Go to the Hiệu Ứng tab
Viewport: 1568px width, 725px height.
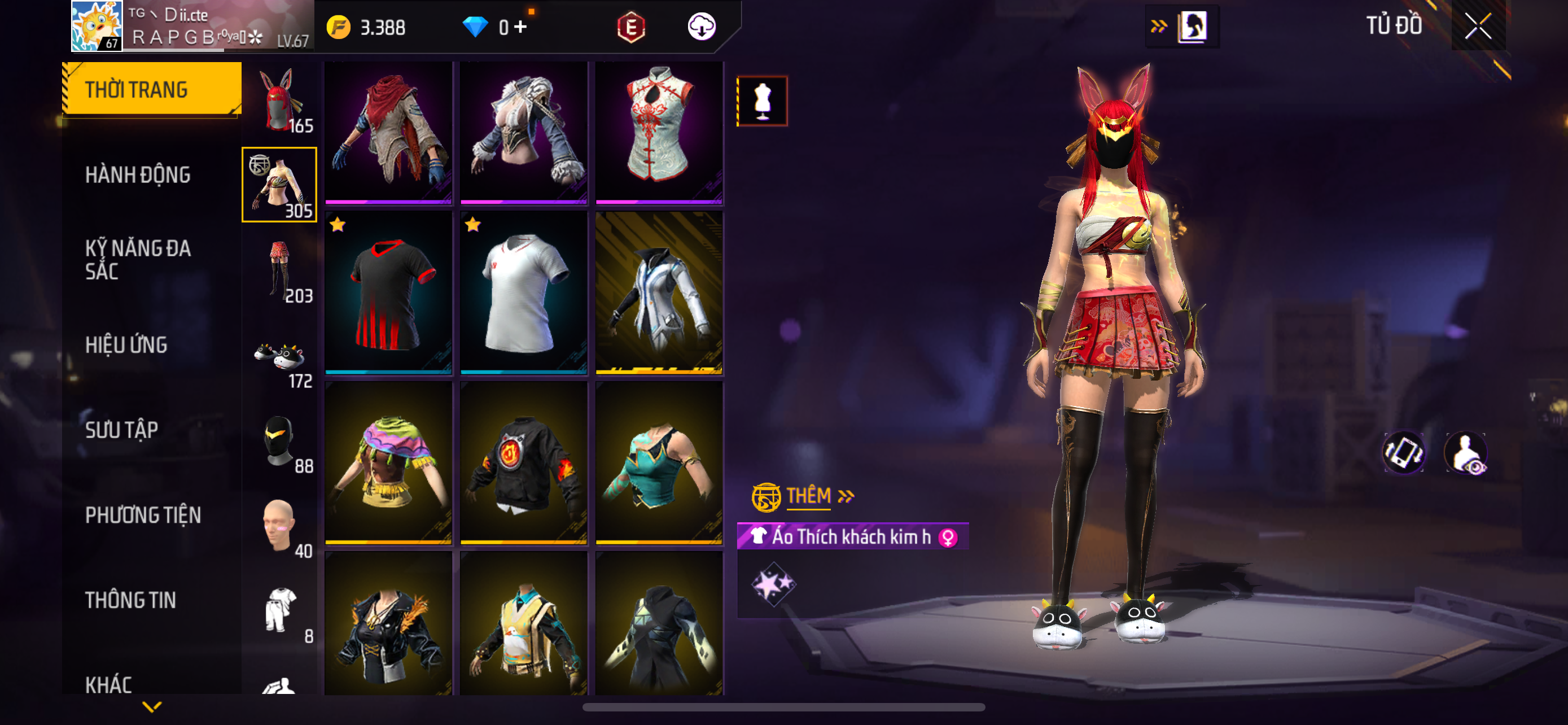(x=126, y=344)
